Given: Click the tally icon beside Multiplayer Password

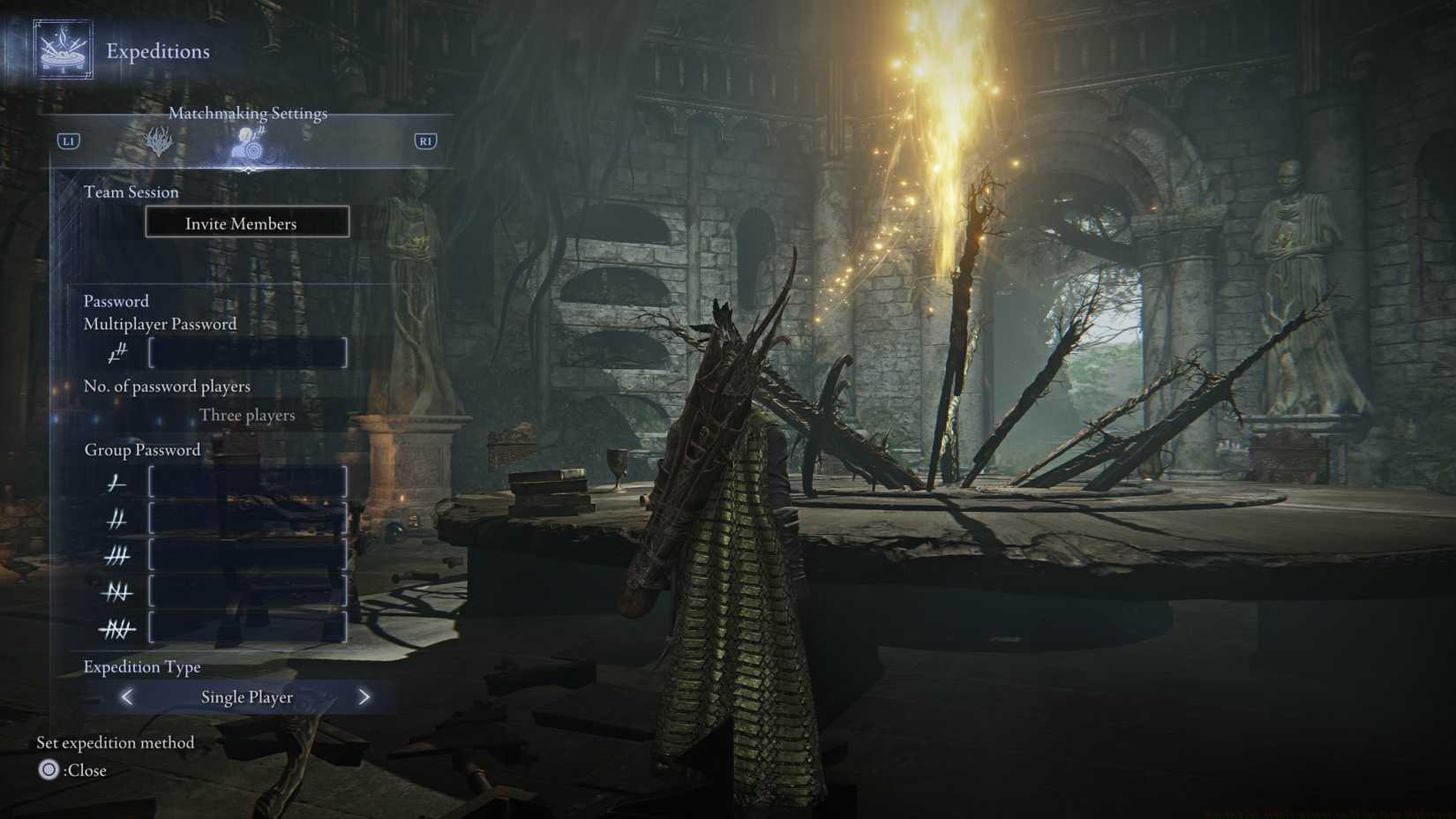Looking at the screenshot, I should pyautogui.click(x=116, y=352).
